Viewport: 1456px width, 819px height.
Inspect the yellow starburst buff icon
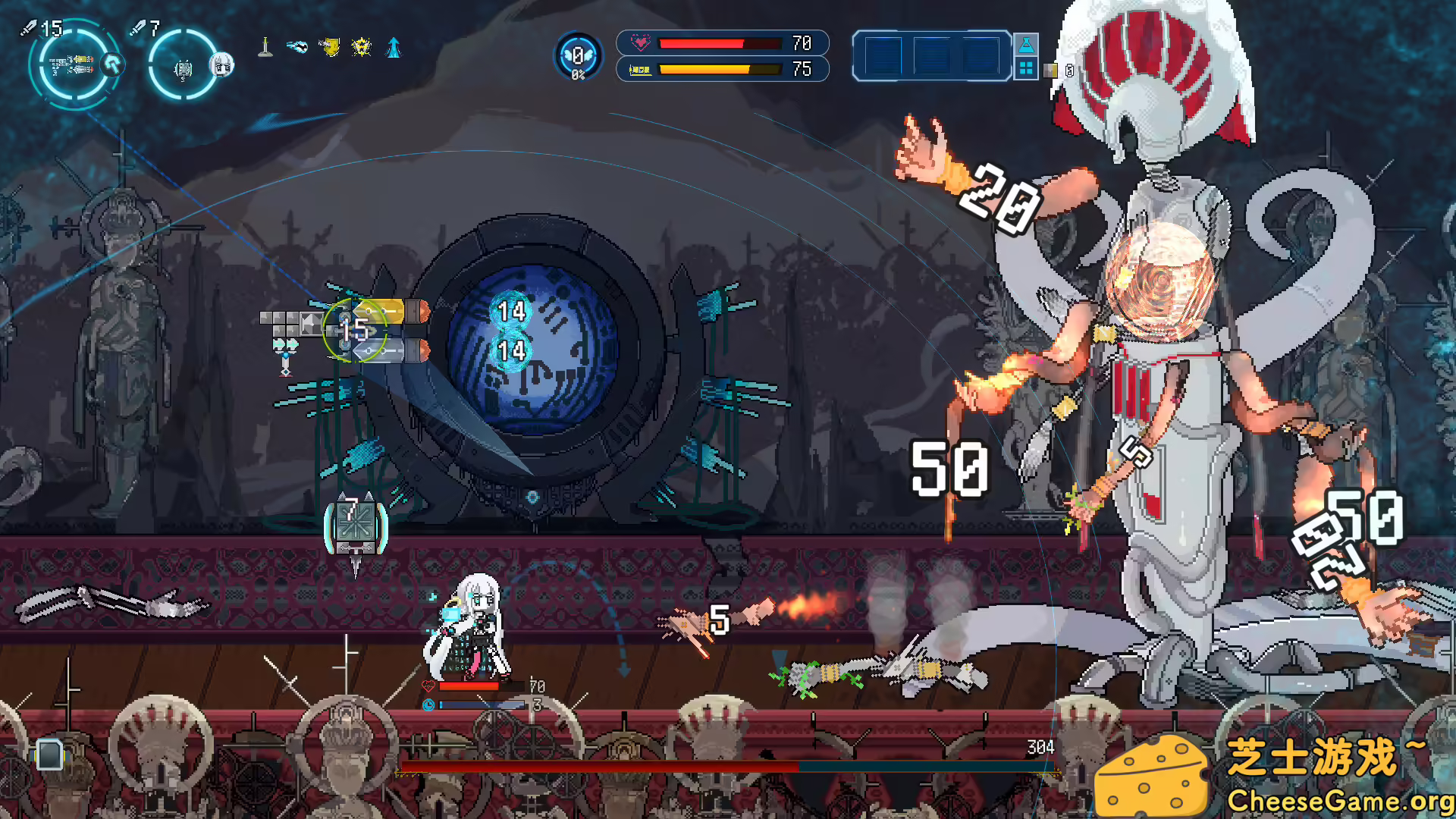362,48
